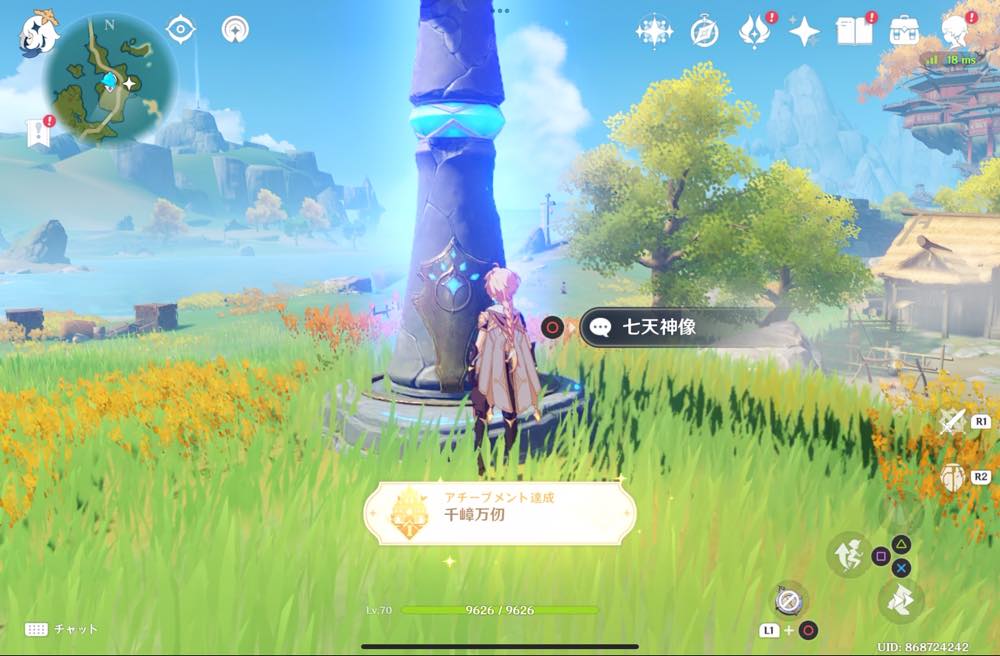This screenshot has width=1000, height=656.
Task: Interact with the 七天神像 prompt
Action: [660, 327]
